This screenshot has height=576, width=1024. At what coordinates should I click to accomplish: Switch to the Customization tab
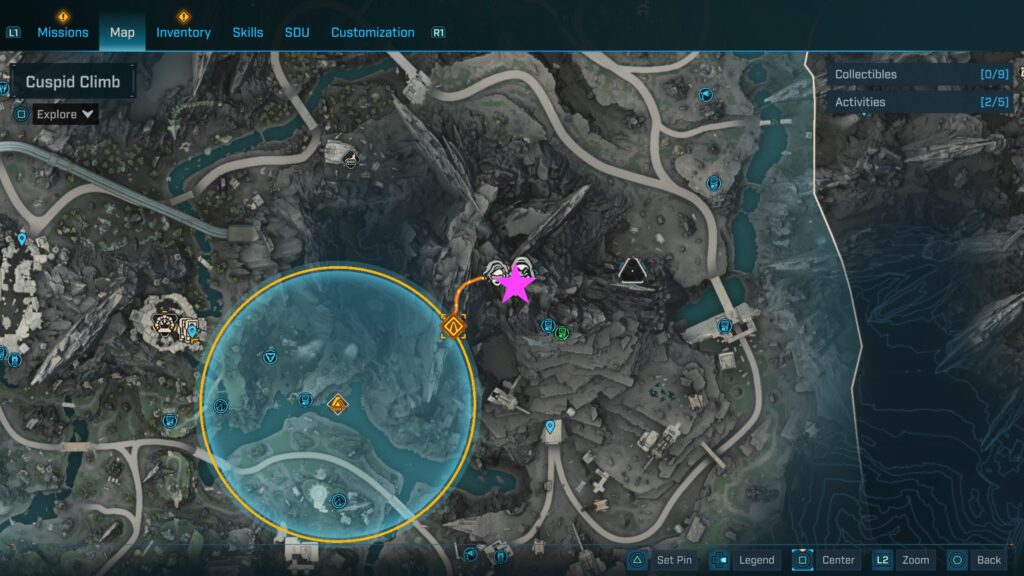(x=372, y=32)
